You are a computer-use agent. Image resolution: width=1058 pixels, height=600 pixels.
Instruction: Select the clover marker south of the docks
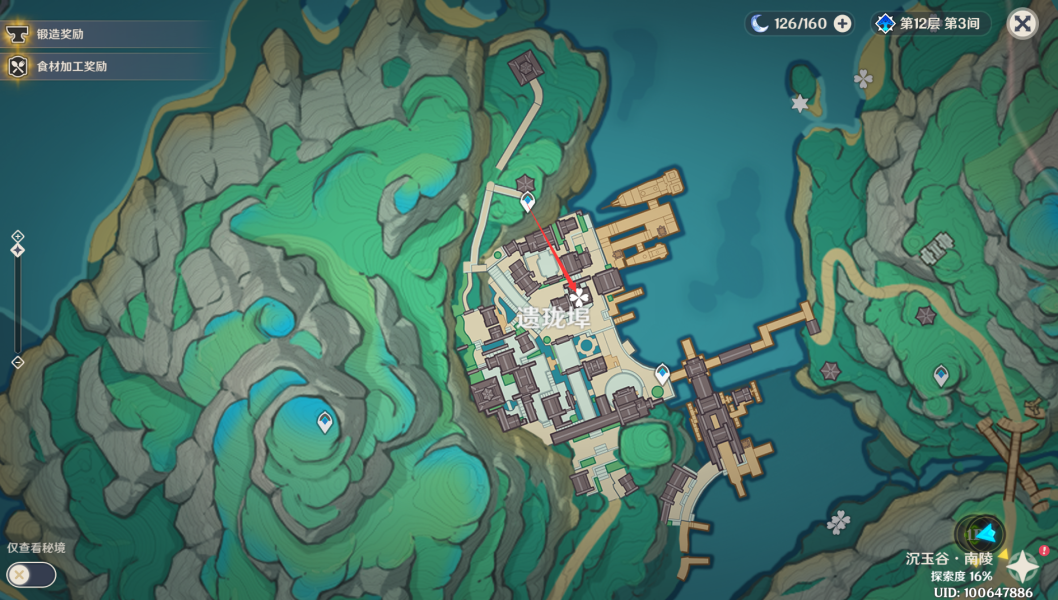tap(838, 522)
